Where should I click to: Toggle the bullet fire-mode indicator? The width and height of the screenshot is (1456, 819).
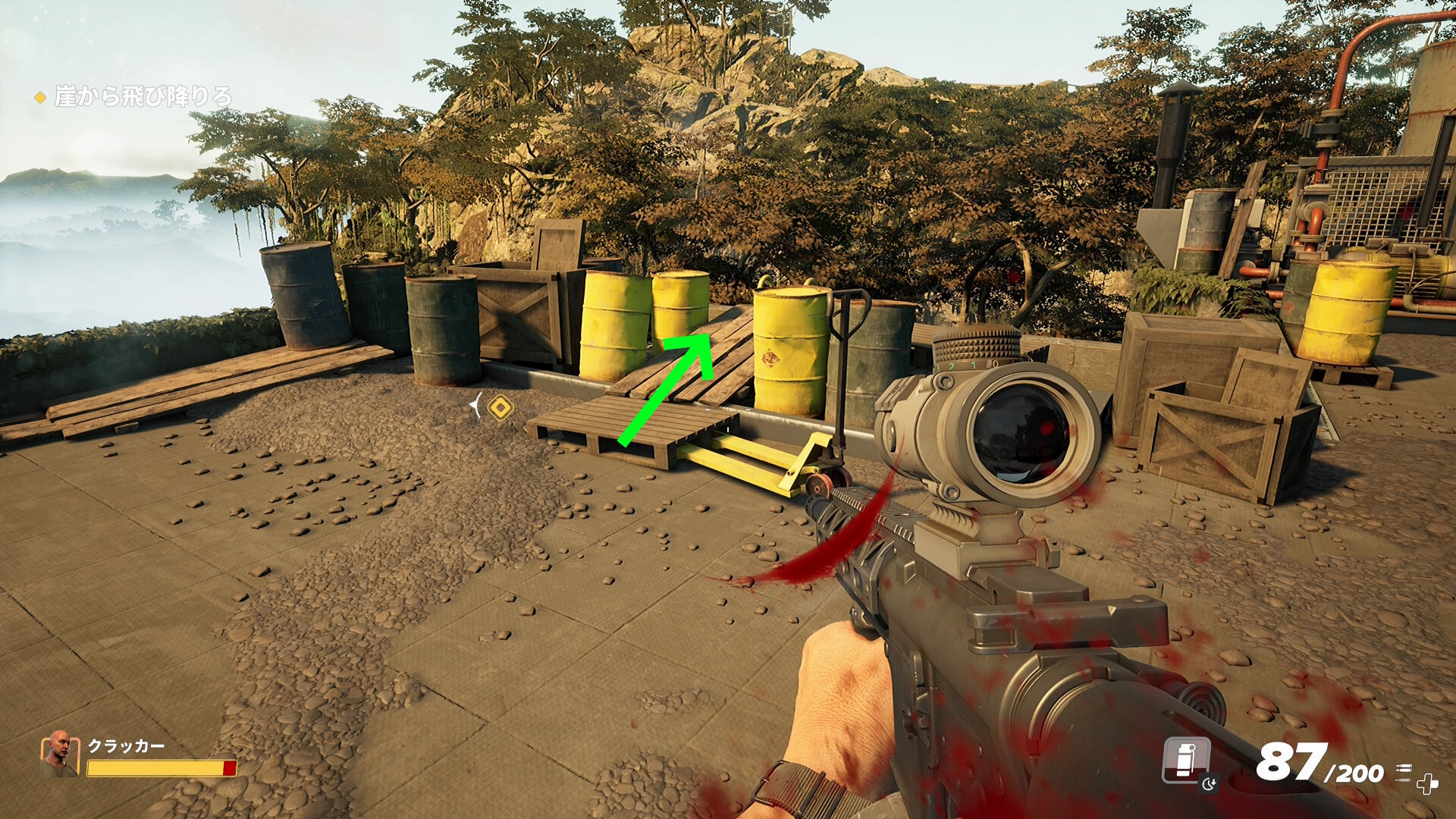pyautogui.click(x=1404, y=772)
